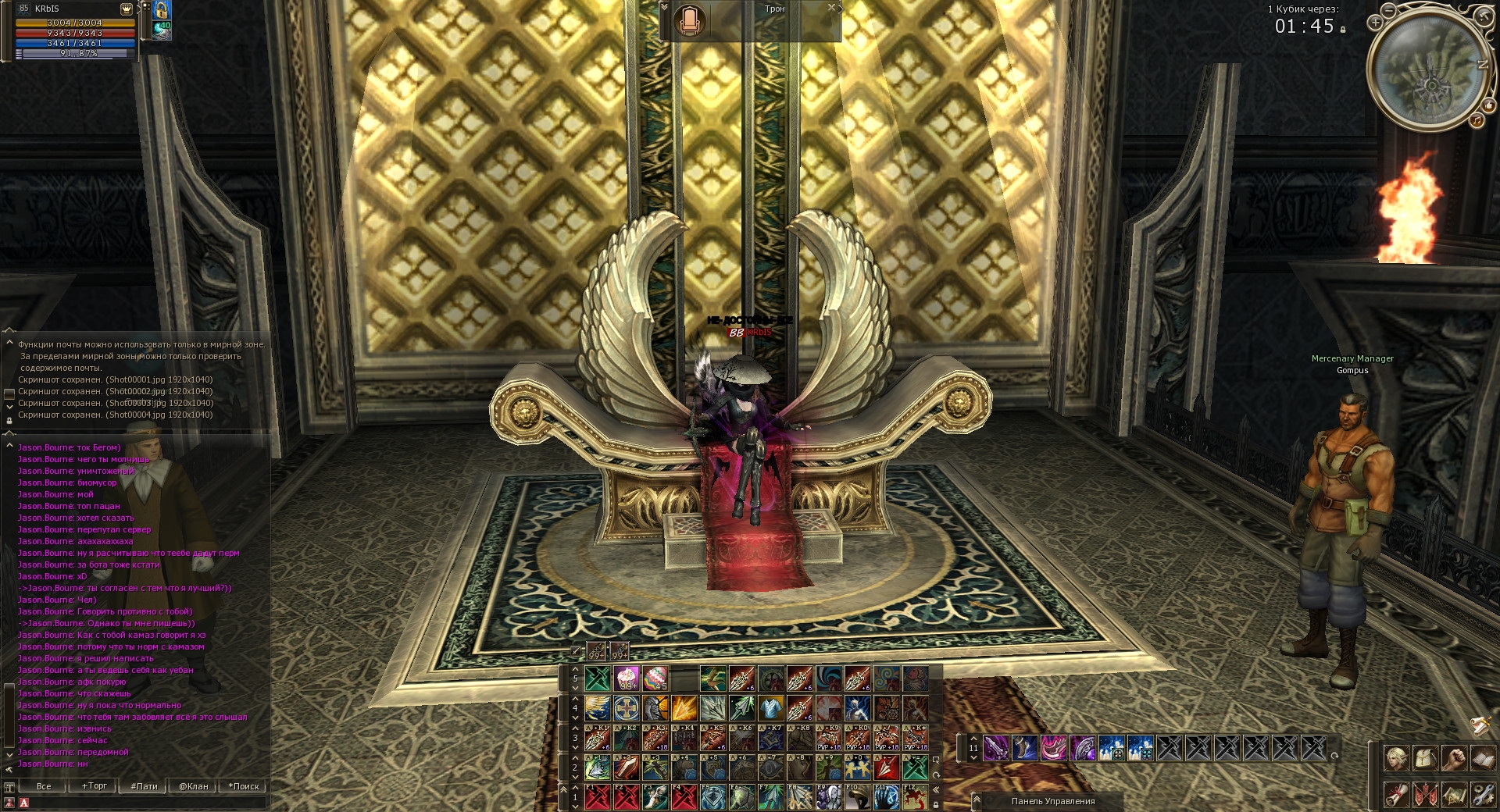This screenshot has width=1500, height=812.
Task: Zoom in the minimap with plus button
Action: coord(1375,23)
